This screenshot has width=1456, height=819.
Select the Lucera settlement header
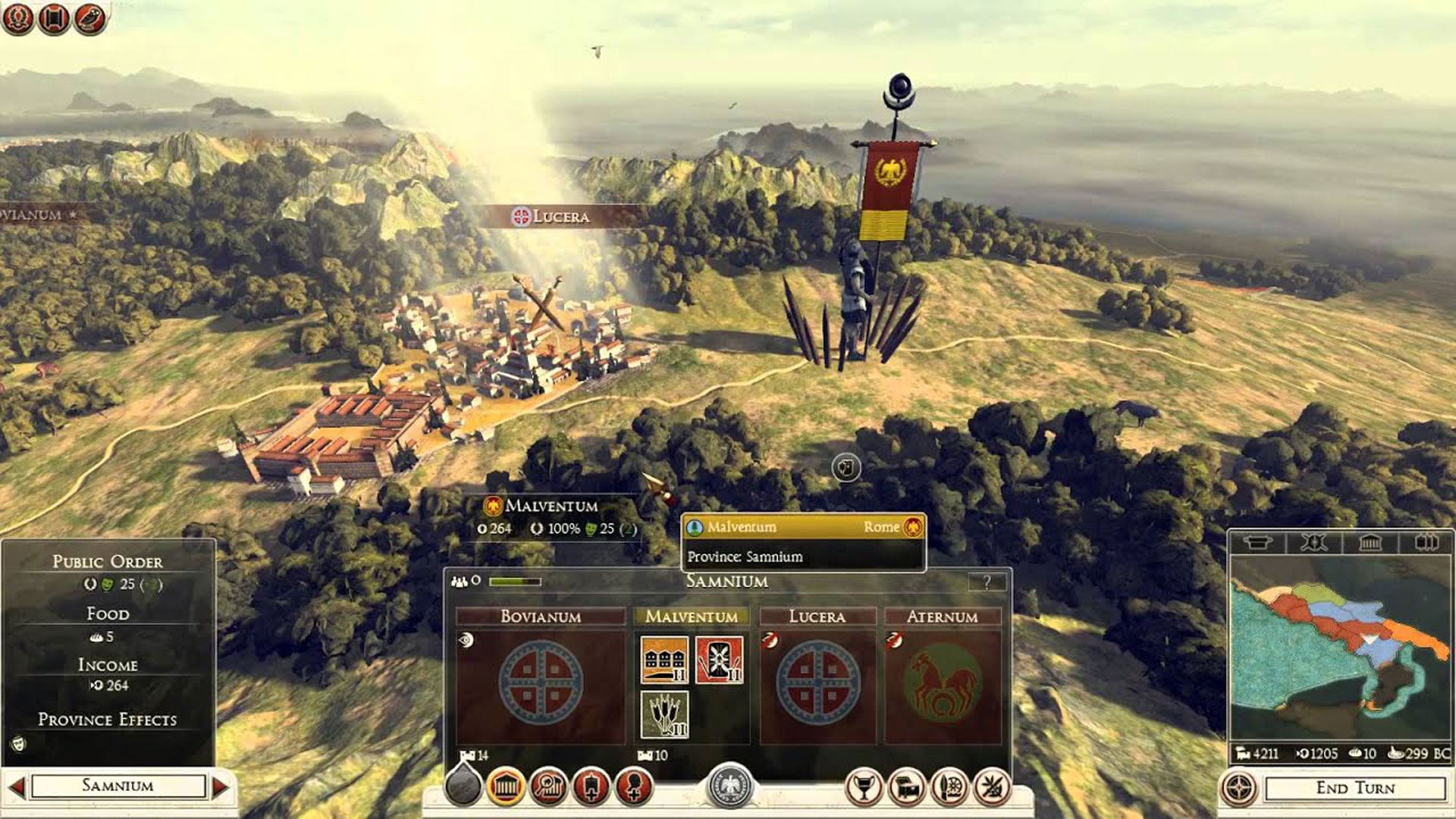817,617
